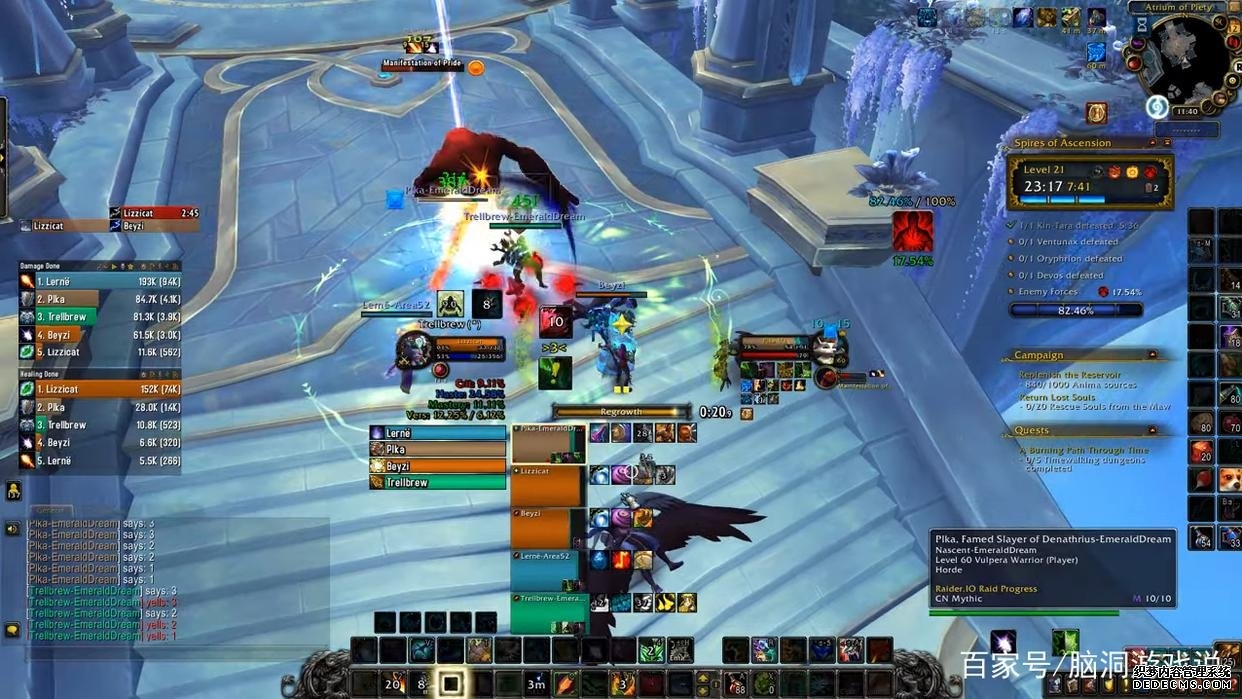Open the Replenish the Reservoir quest
This screenshot has width=1242, height=699.
[x=1070, y=375]
